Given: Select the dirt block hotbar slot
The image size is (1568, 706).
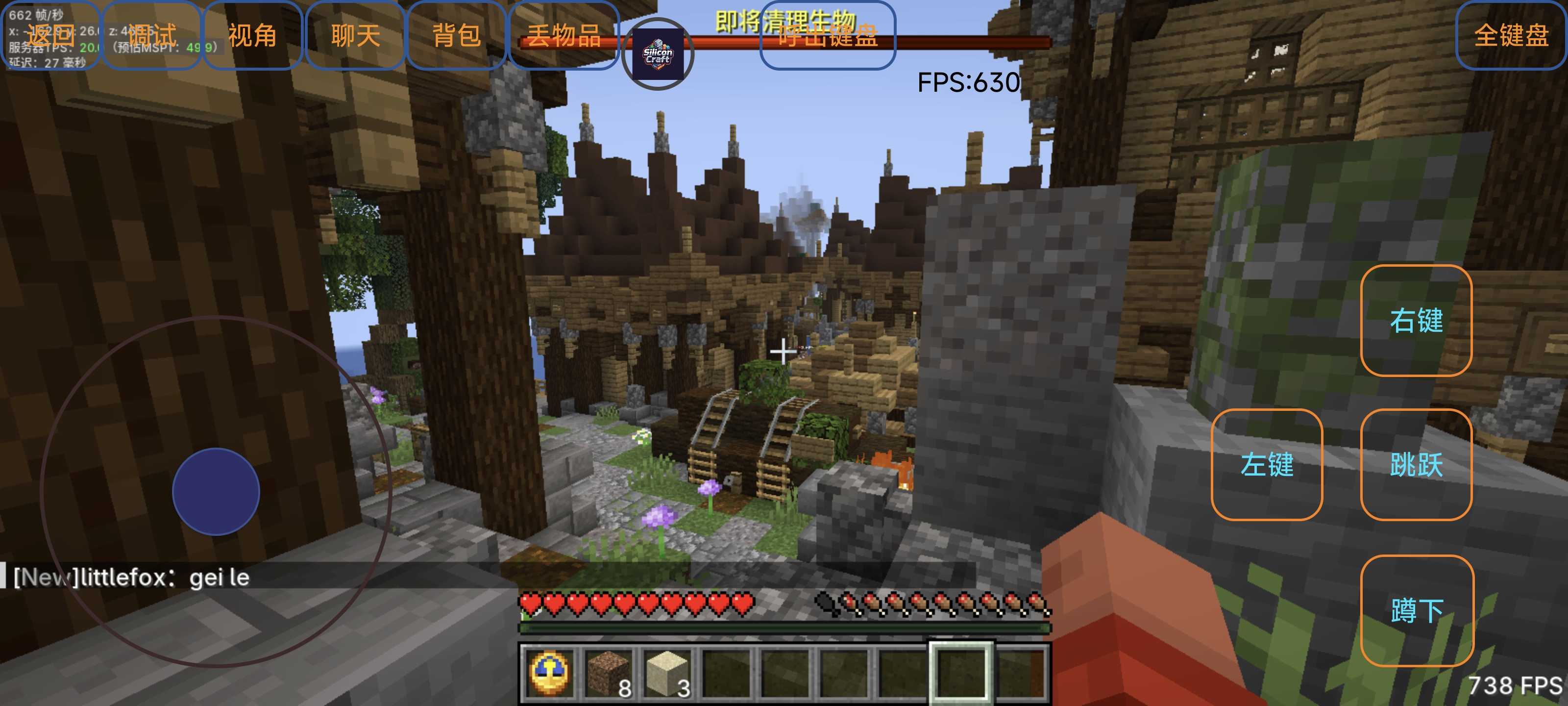Looking at the screenshot, I should pos(608,673).
